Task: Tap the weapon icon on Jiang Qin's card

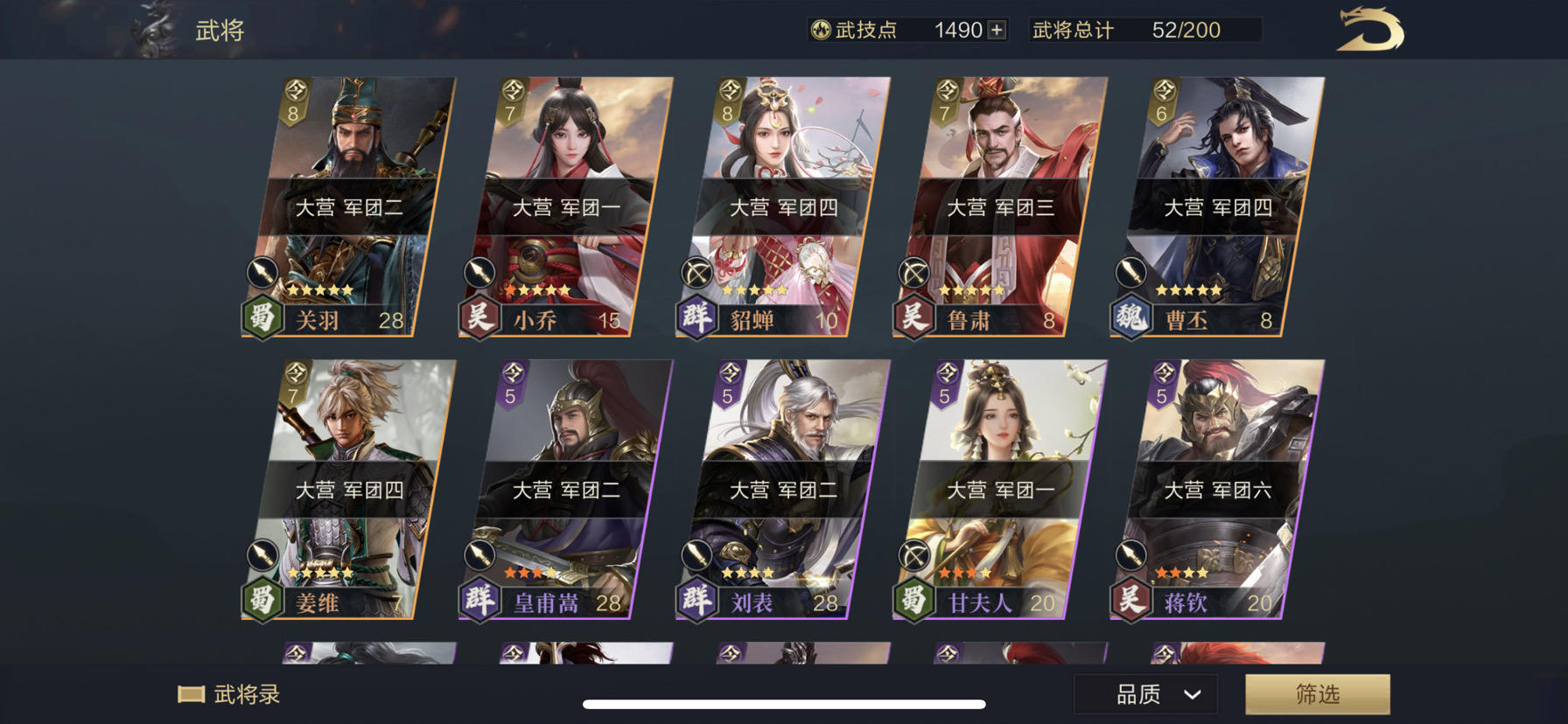Action: click(1129, 554)
